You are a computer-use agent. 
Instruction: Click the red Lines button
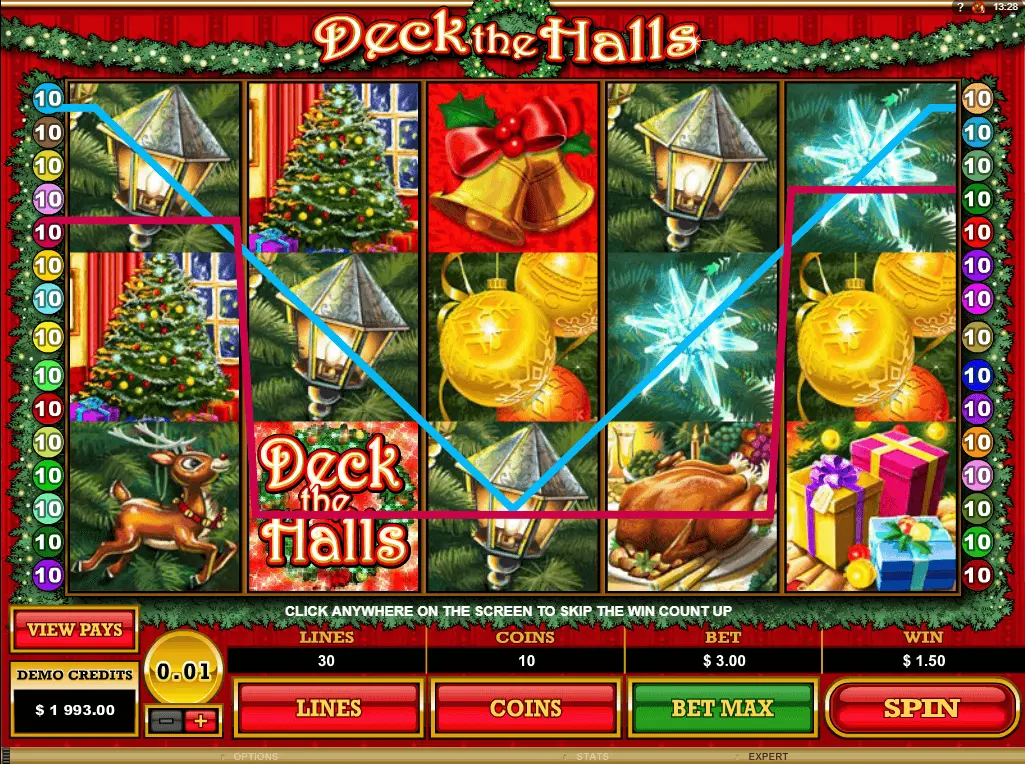328,708
